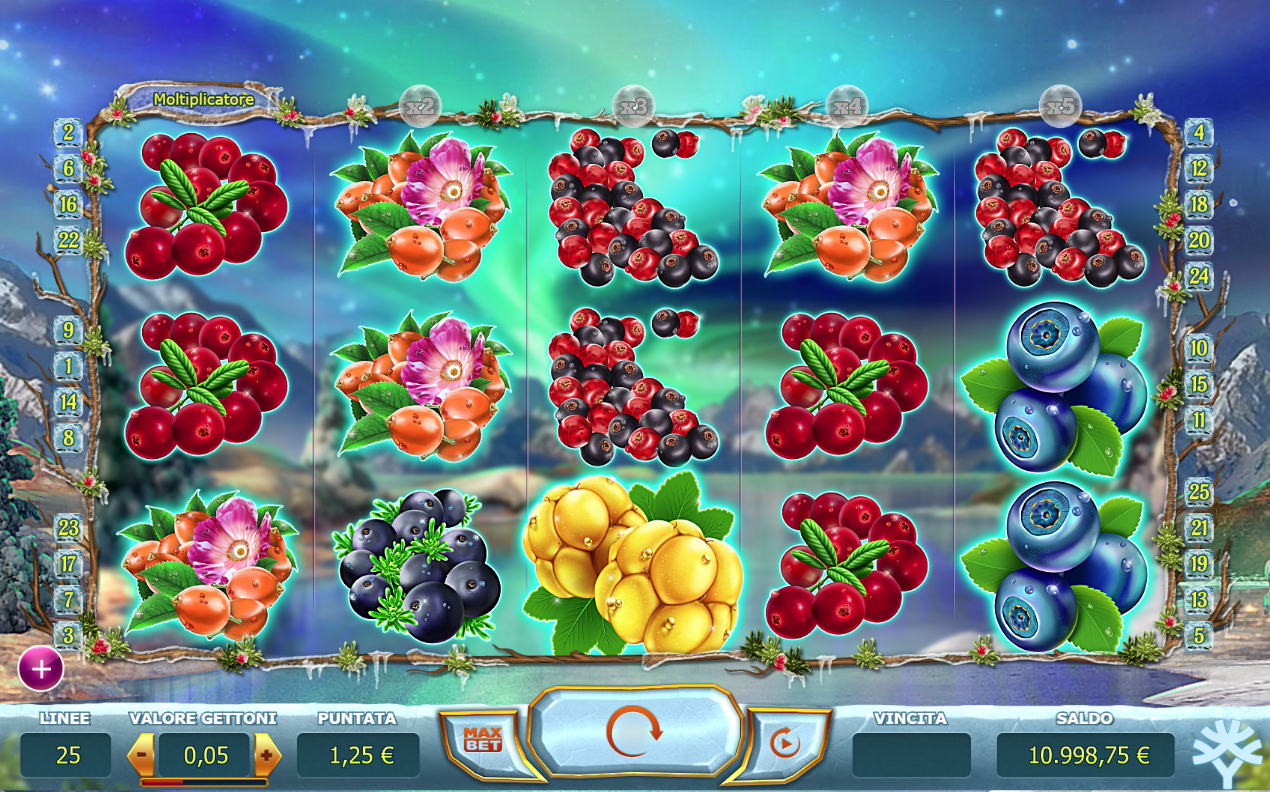
Task: Select payline number 2 marker
Action: 68,132
